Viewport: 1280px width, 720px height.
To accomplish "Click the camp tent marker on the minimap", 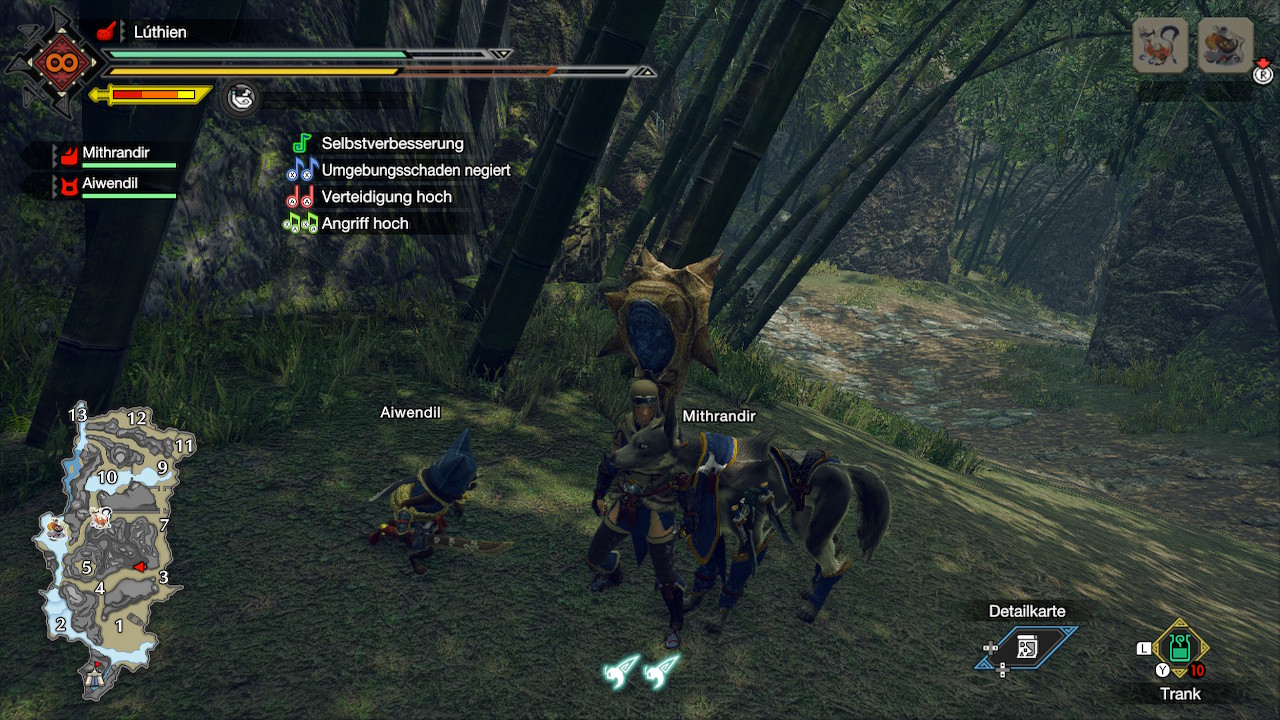I will coord(96,676).
